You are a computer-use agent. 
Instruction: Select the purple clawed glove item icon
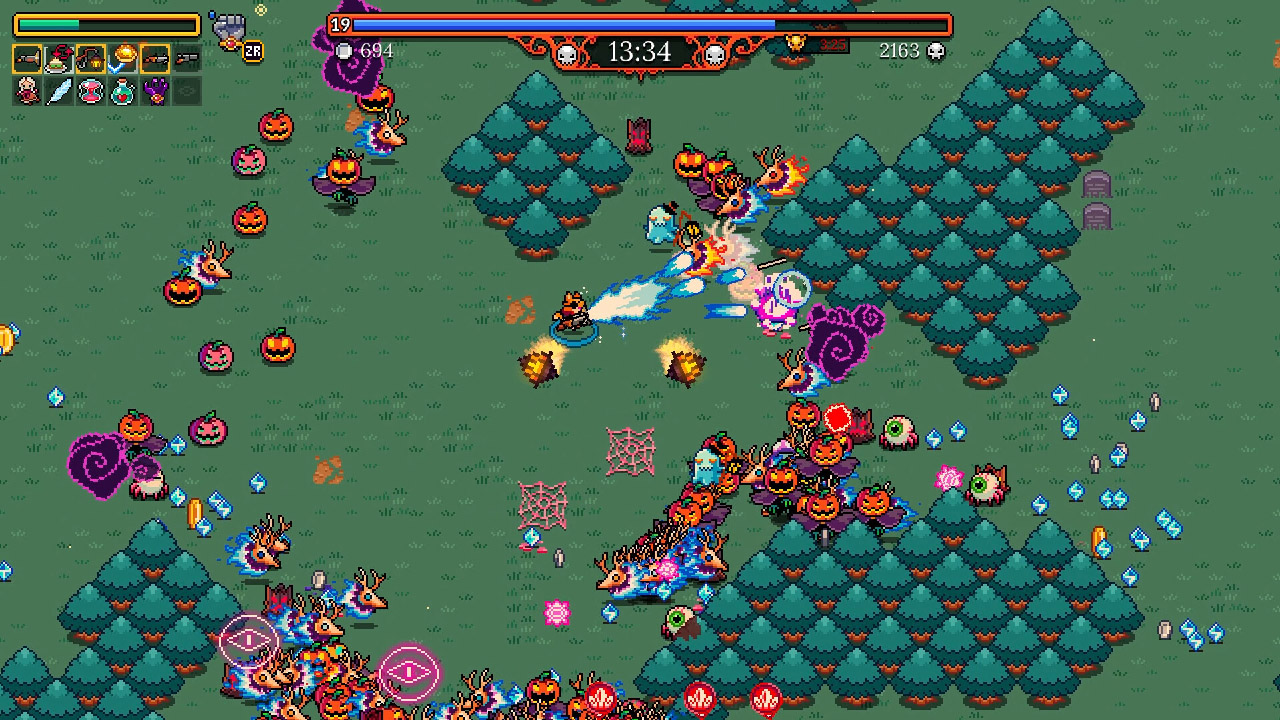pos(155,91)
